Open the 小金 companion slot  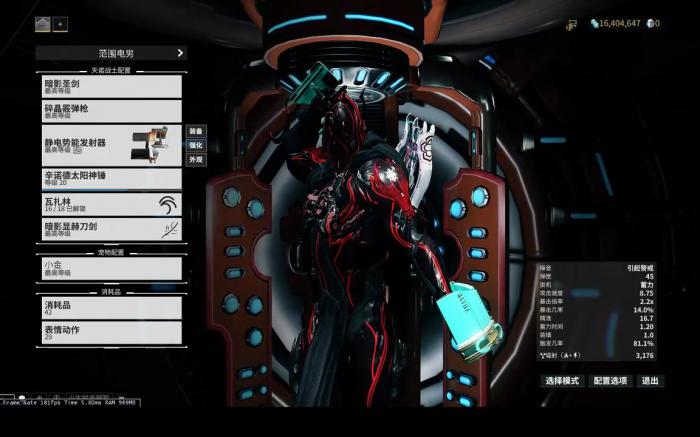110,268
